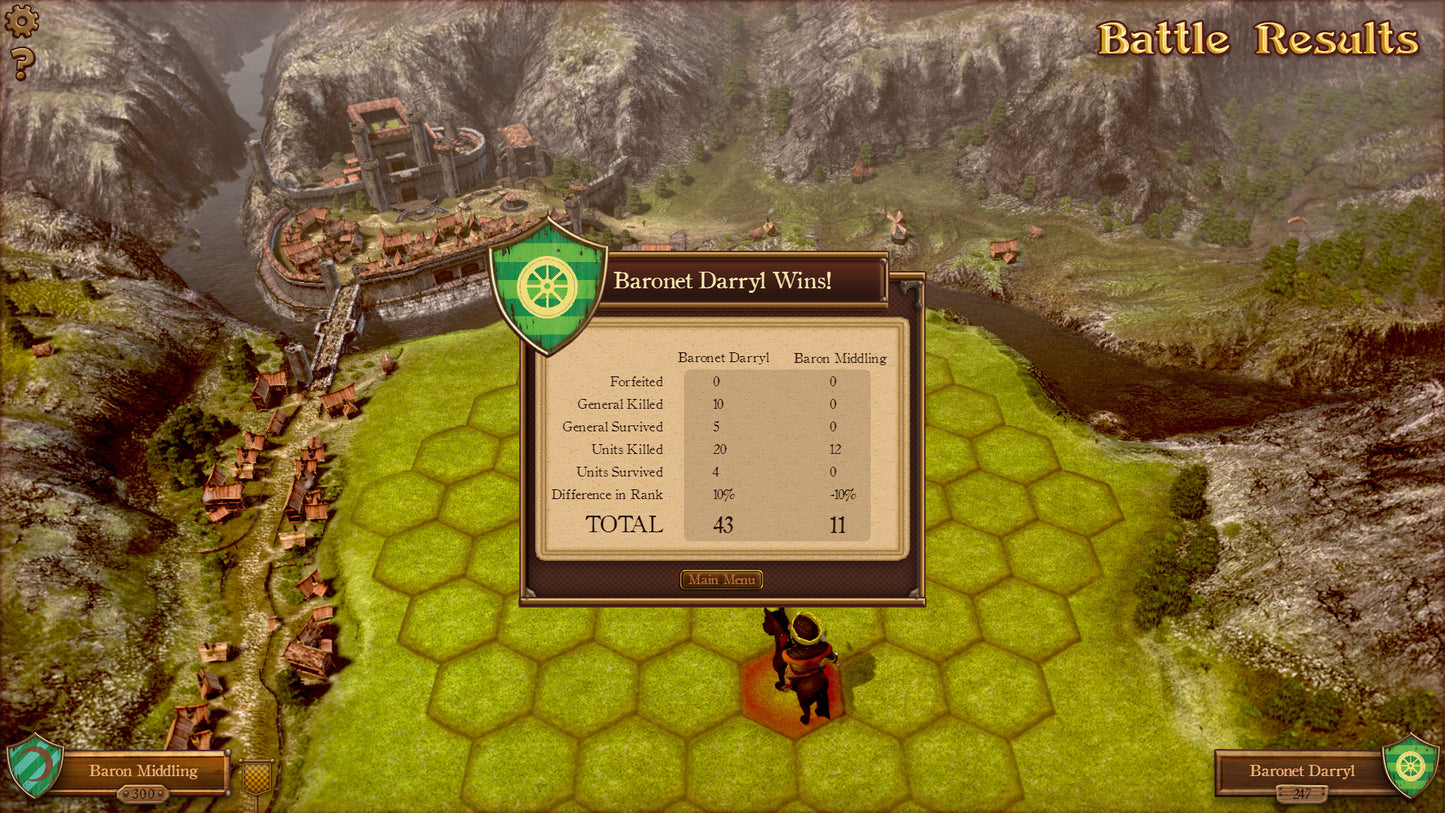Open settings via the gear icon

22,21
